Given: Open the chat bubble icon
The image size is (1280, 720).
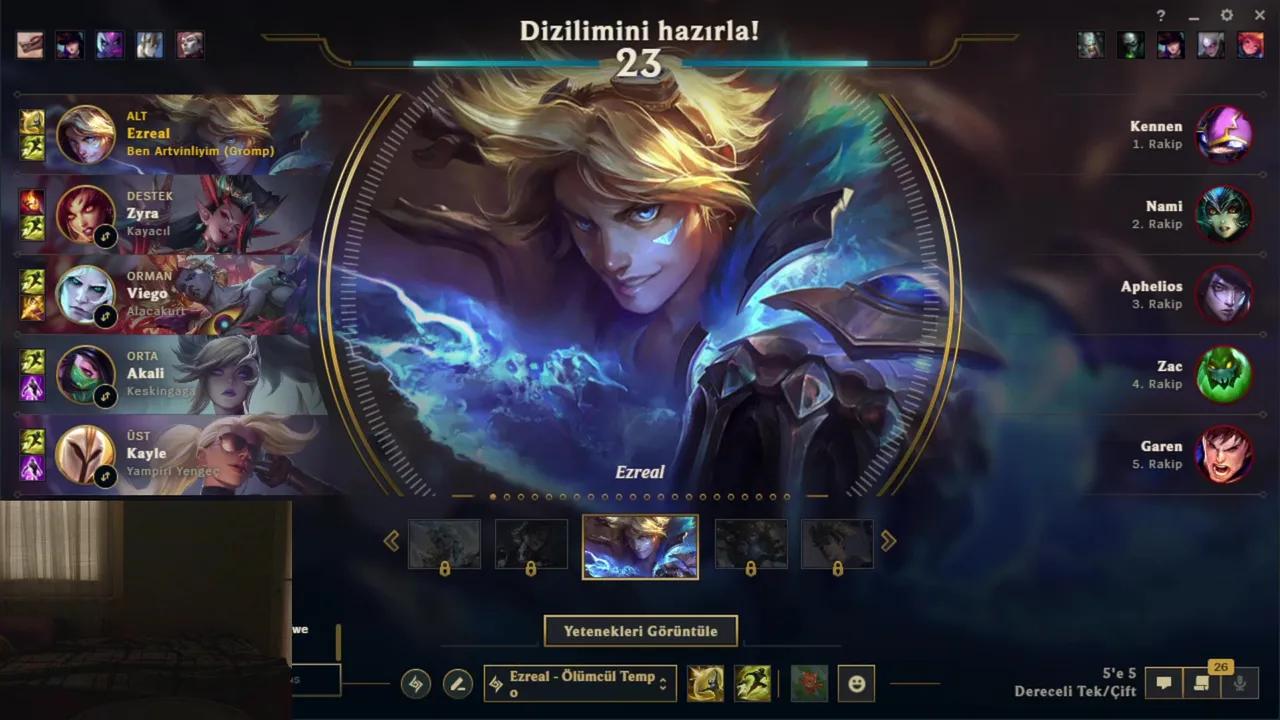Looking at the screenshot, I should (x=1163, y=683).
